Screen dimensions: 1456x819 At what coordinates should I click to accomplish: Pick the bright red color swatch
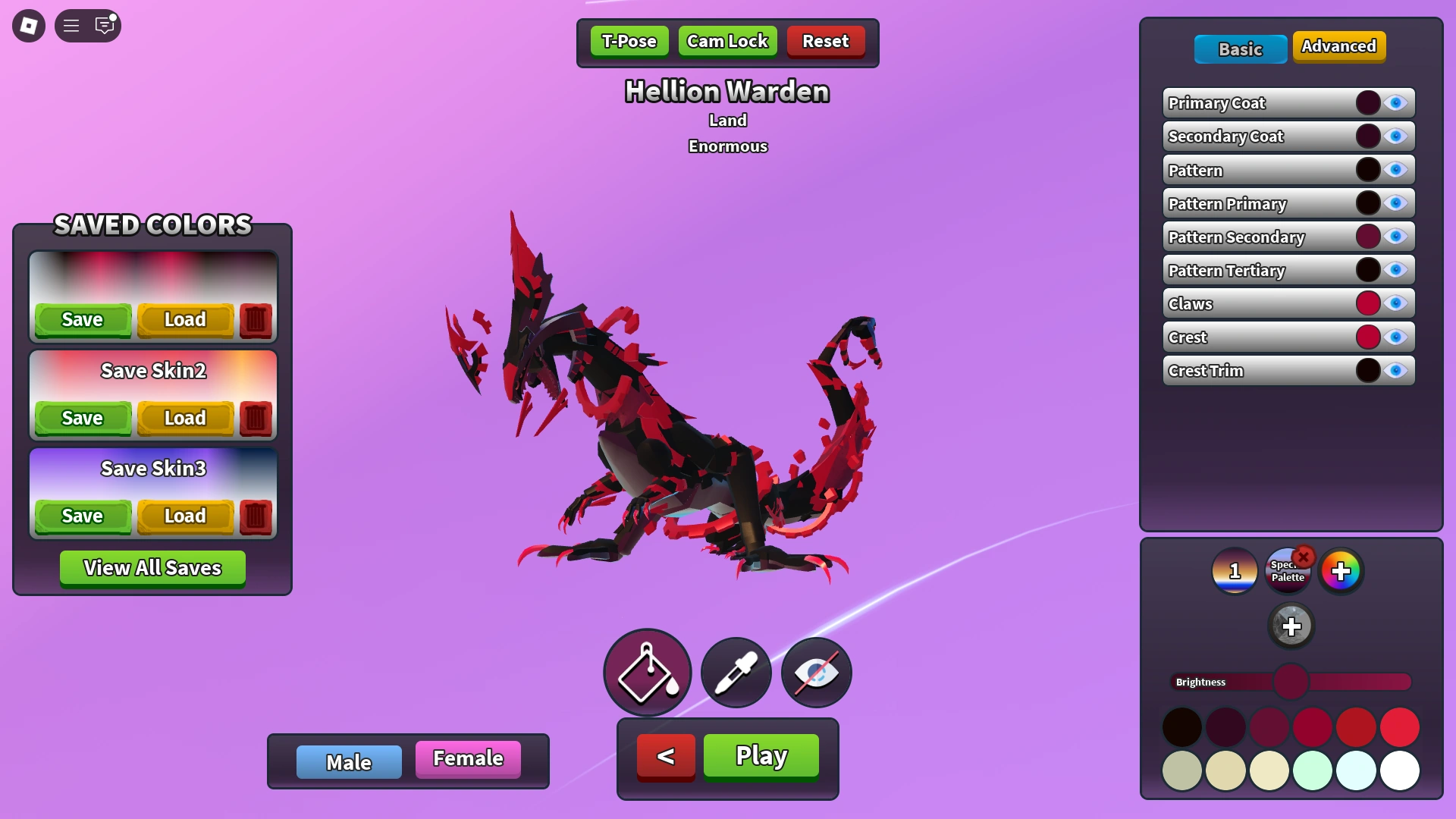[x=1401, y=726]
